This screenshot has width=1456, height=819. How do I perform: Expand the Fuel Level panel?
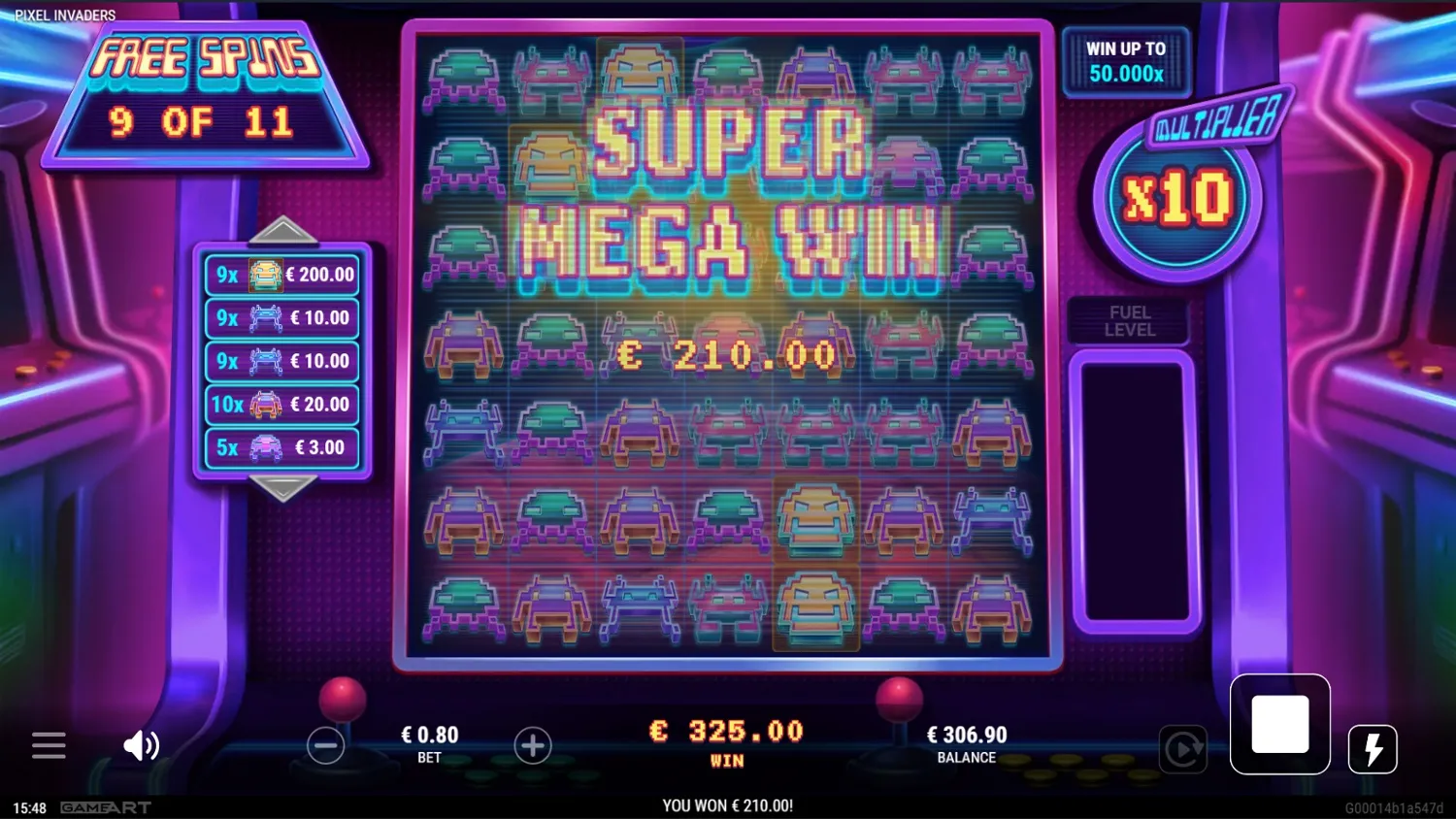click(x=1129, y=320)
